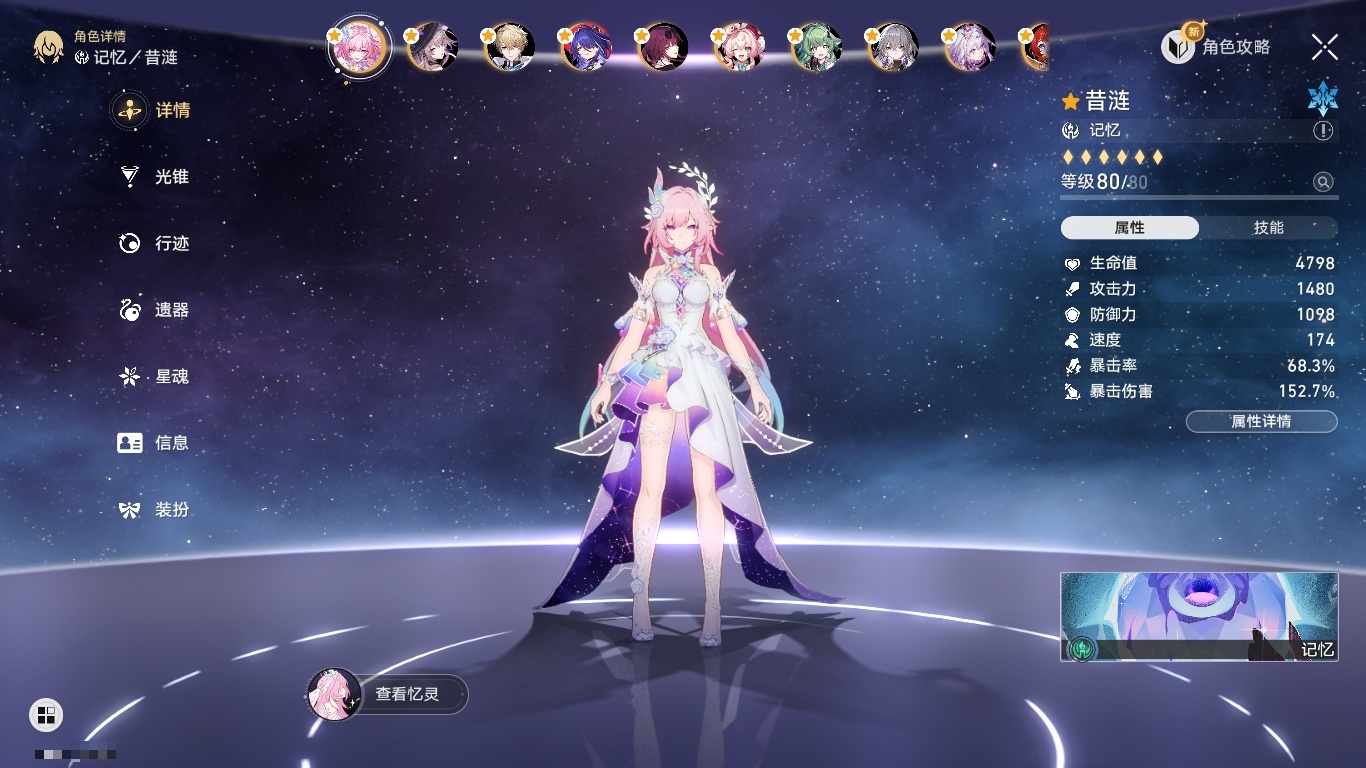
Task: Select the blonde male character portrait
Action: tap(510, 47)
